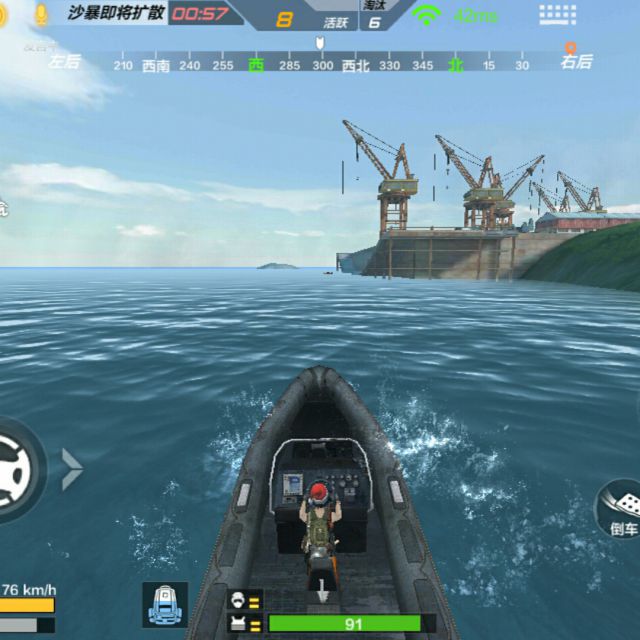Toggle the microphone voice chat icon

click(42, 14)
